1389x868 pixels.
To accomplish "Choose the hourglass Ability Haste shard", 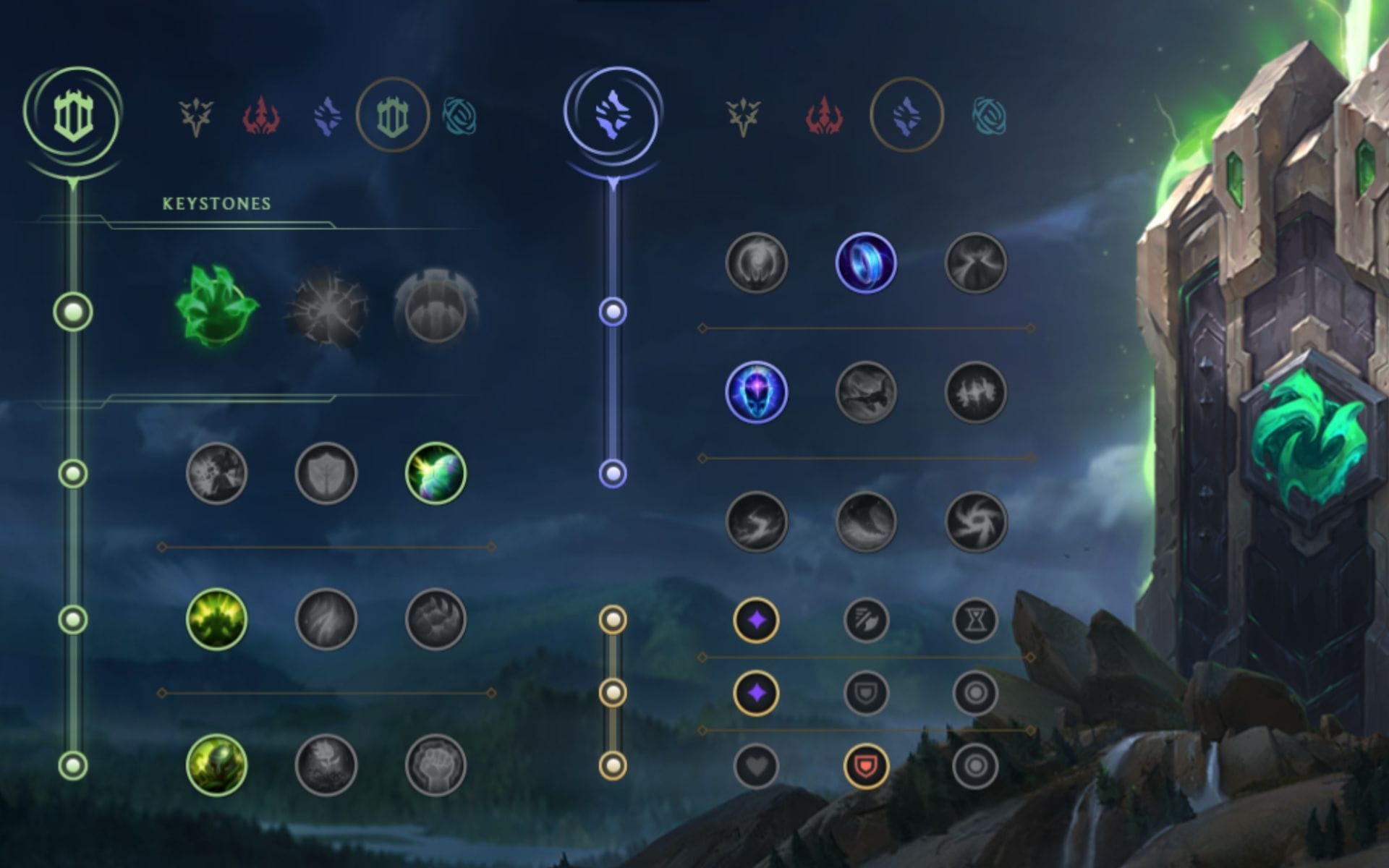I will pyautogui.click(x=977, y=618).
